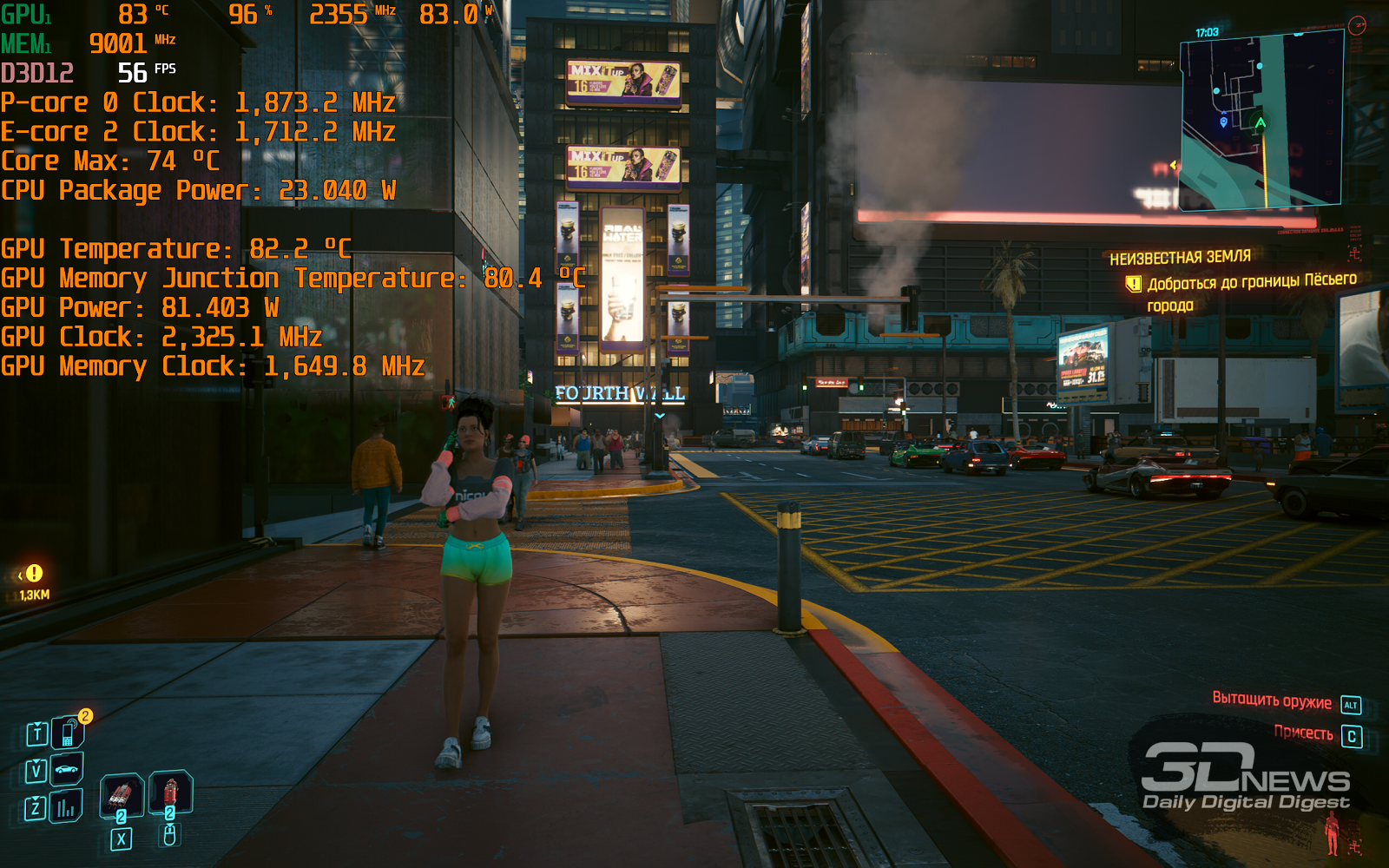Screen dimensions: 1389x868
Task: Click the yellow quest objective marker icon
Action: 1133,284
